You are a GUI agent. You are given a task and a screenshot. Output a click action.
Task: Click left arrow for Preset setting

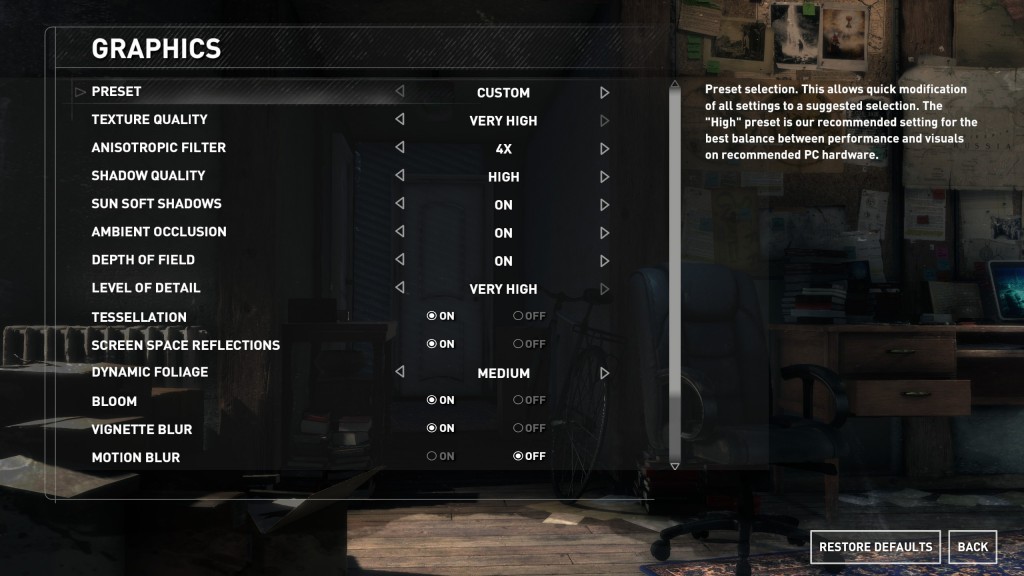point(400,92)
